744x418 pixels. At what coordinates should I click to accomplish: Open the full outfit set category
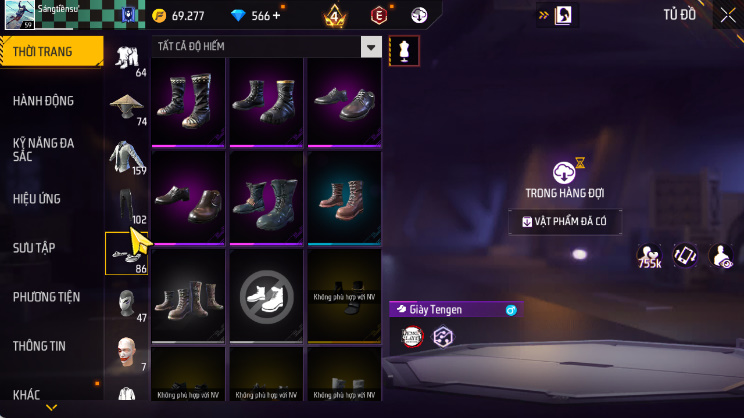click(126, 59)
